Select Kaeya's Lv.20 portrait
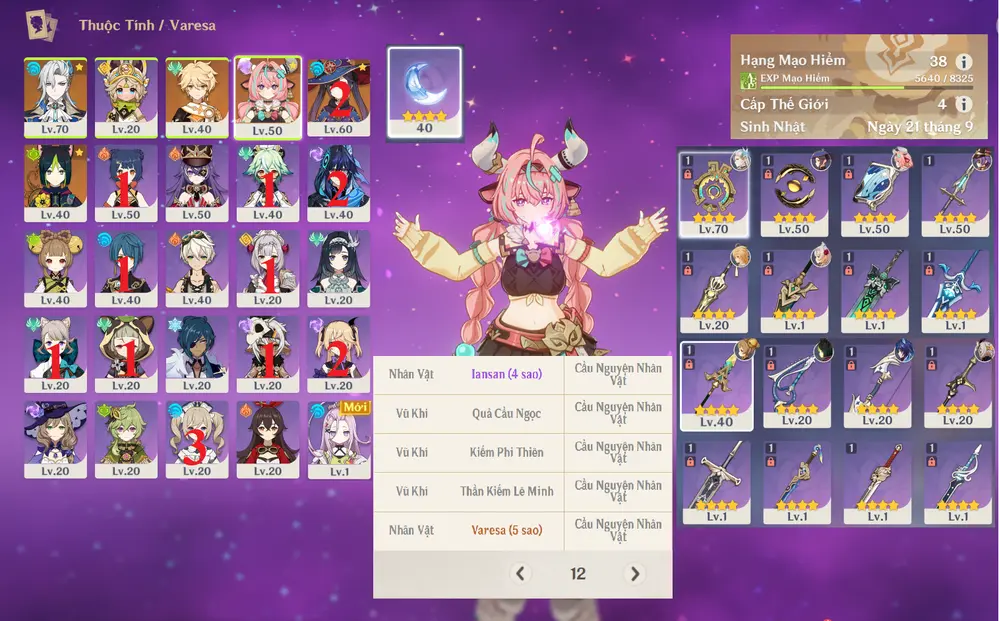 coord(196,354)
